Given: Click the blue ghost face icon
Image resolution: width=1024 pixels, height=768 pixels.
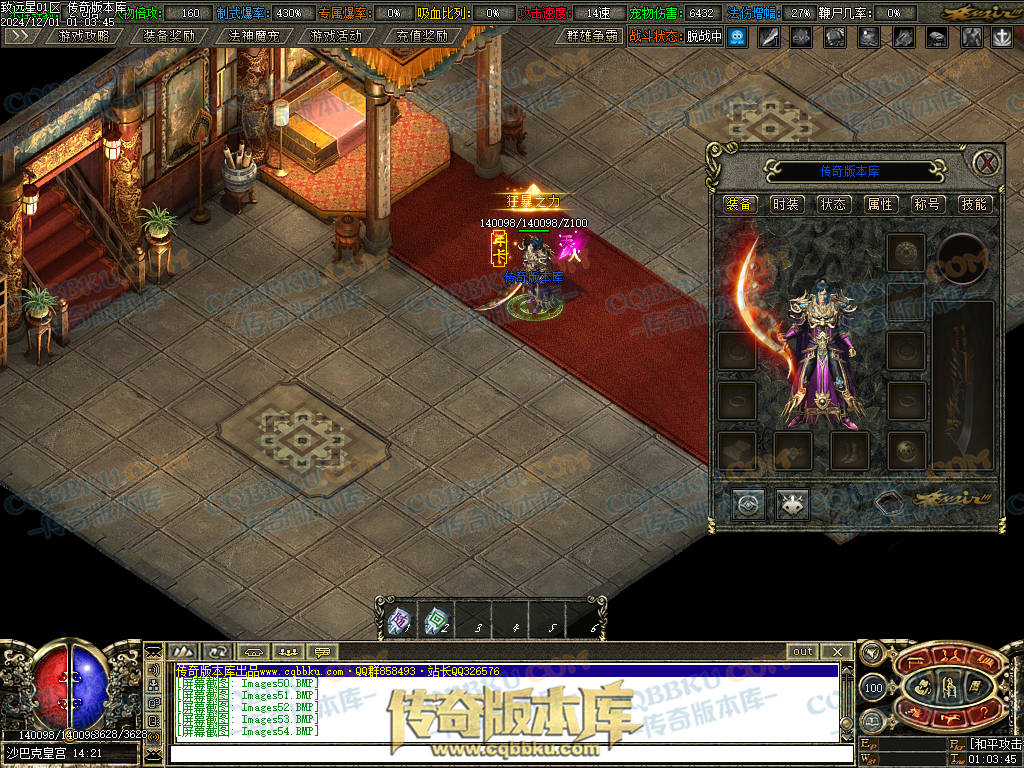Looking at the screenshot, I should pyautogui.click(x=737, y=37).
